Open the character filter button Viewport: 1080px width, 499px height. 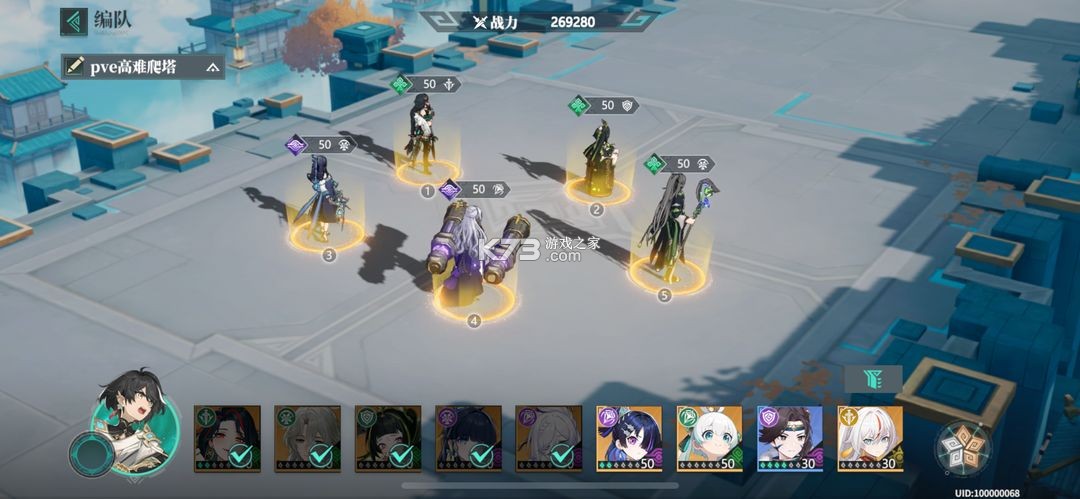tap(873, 378)
